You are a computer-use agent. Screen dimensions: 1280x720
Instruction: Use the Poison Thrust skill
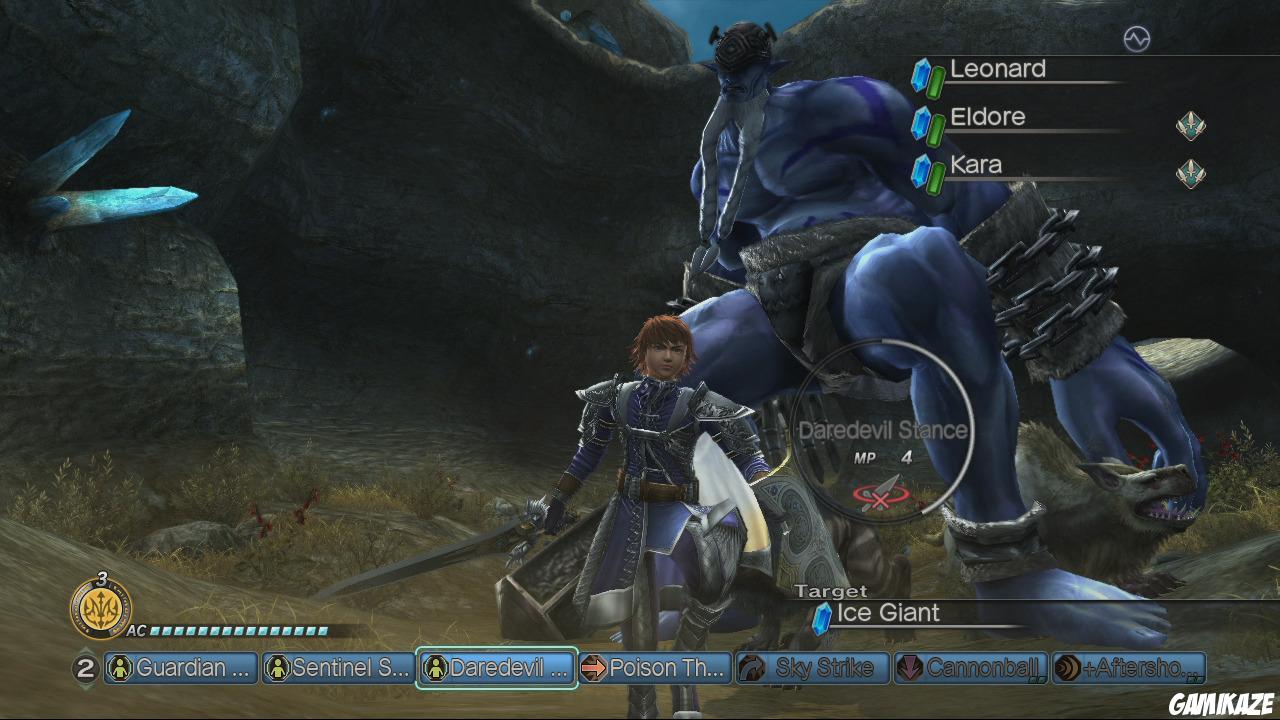point(653,668)
